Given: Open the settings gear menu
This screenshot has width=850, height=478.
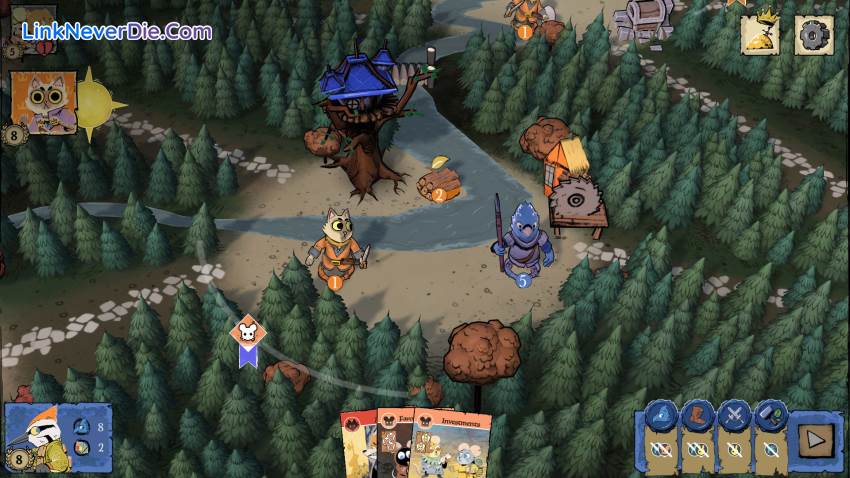Looking at the screenshot, I should (813, 35).
